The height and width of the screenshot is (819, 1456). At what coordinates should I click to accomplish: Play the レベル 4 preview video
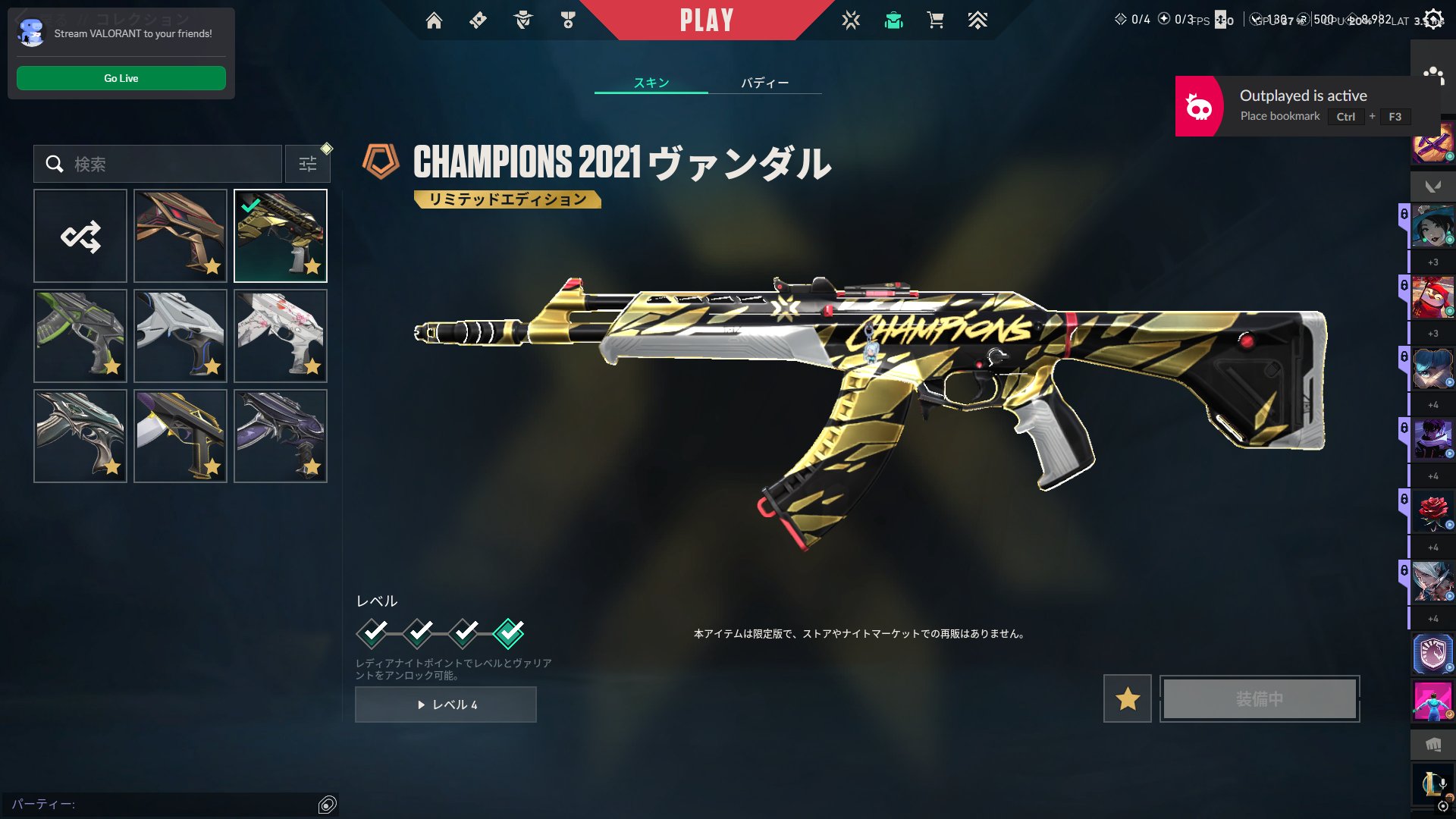coord(446,704)
